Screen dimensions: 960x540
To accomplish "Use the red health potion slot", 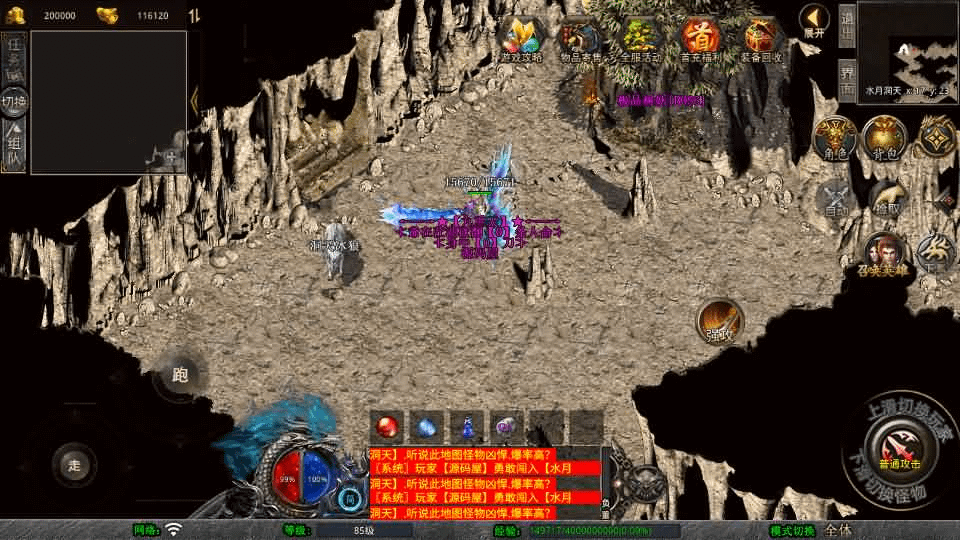I will pos(388,427).
